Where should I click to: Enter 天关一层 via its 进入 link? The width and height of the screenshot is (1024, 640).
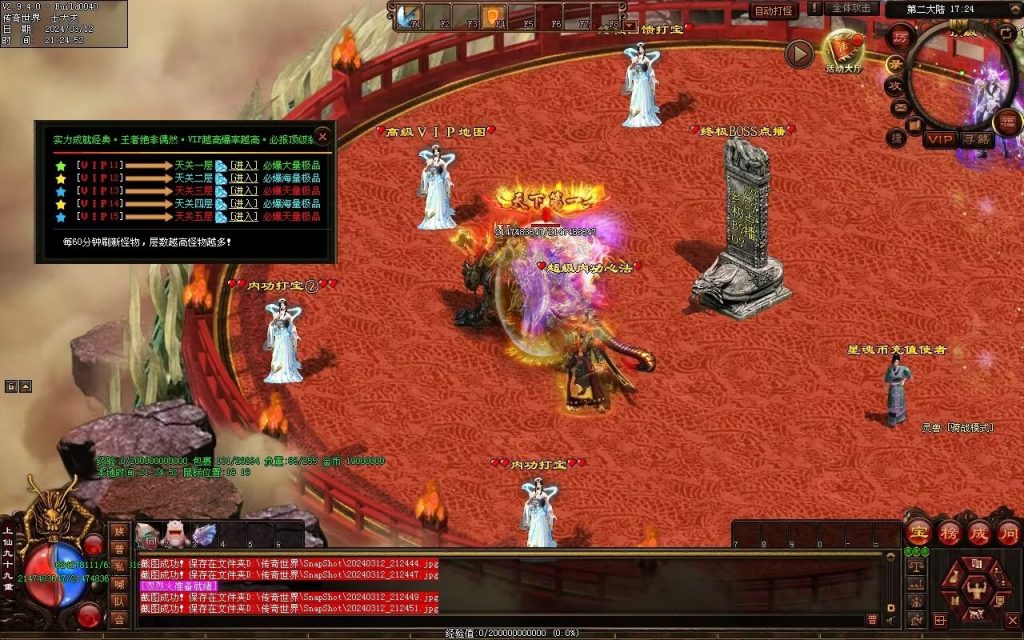tap(244, 165)
